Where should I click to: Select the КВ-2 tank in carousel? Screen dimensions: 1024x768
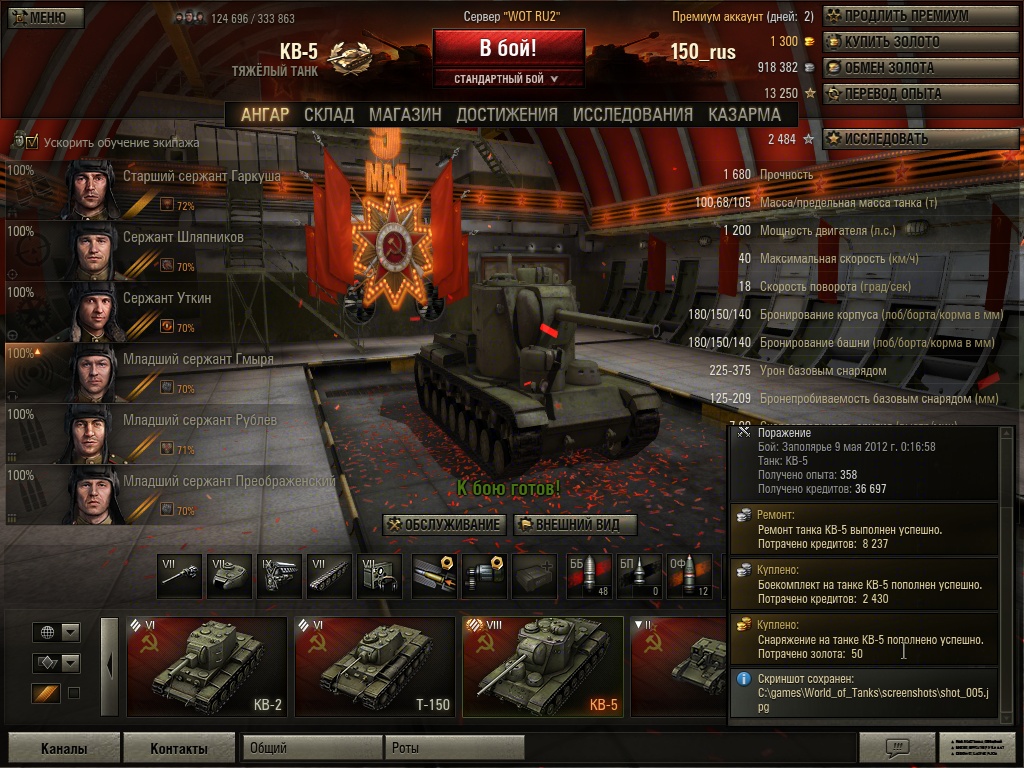pyautogui.click(x=206, y=667)
